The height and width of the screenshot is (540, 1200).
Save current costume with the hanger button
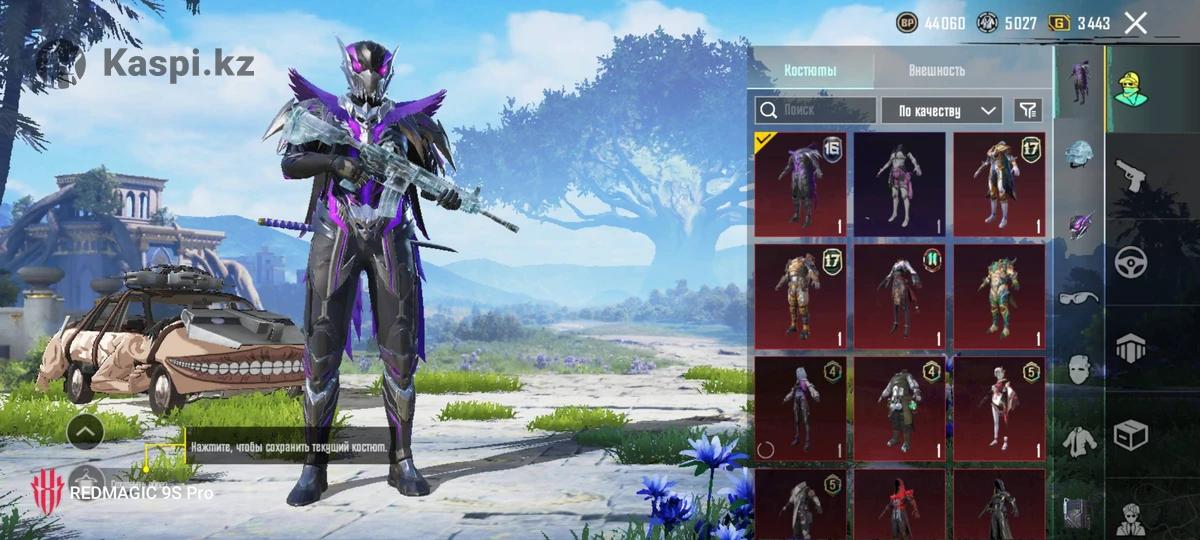(88, 479)
